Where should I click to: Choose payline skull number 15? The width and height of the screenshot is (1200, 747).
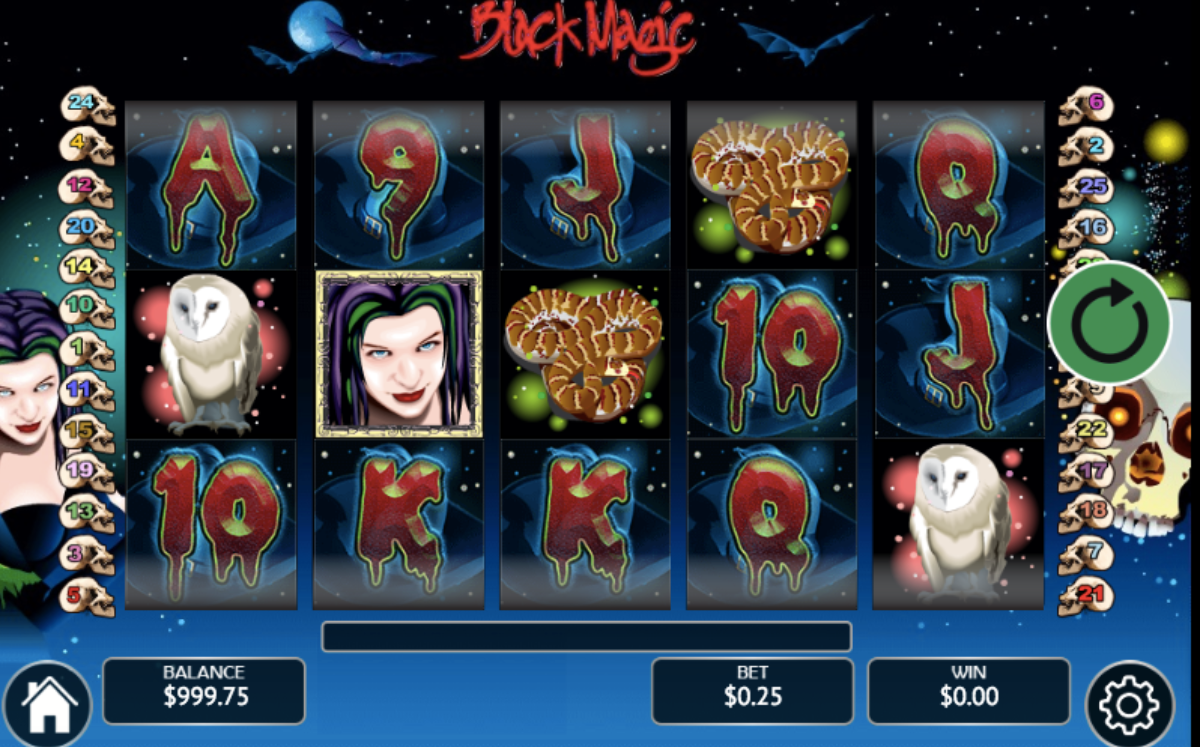tap(87, 430)
